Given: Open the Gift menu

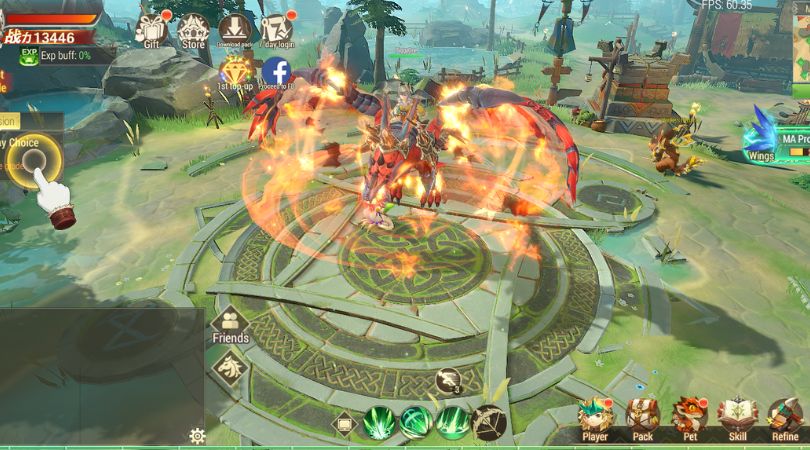Looking at the screenshot, I should pyautogui.click(x=152, y=29).
